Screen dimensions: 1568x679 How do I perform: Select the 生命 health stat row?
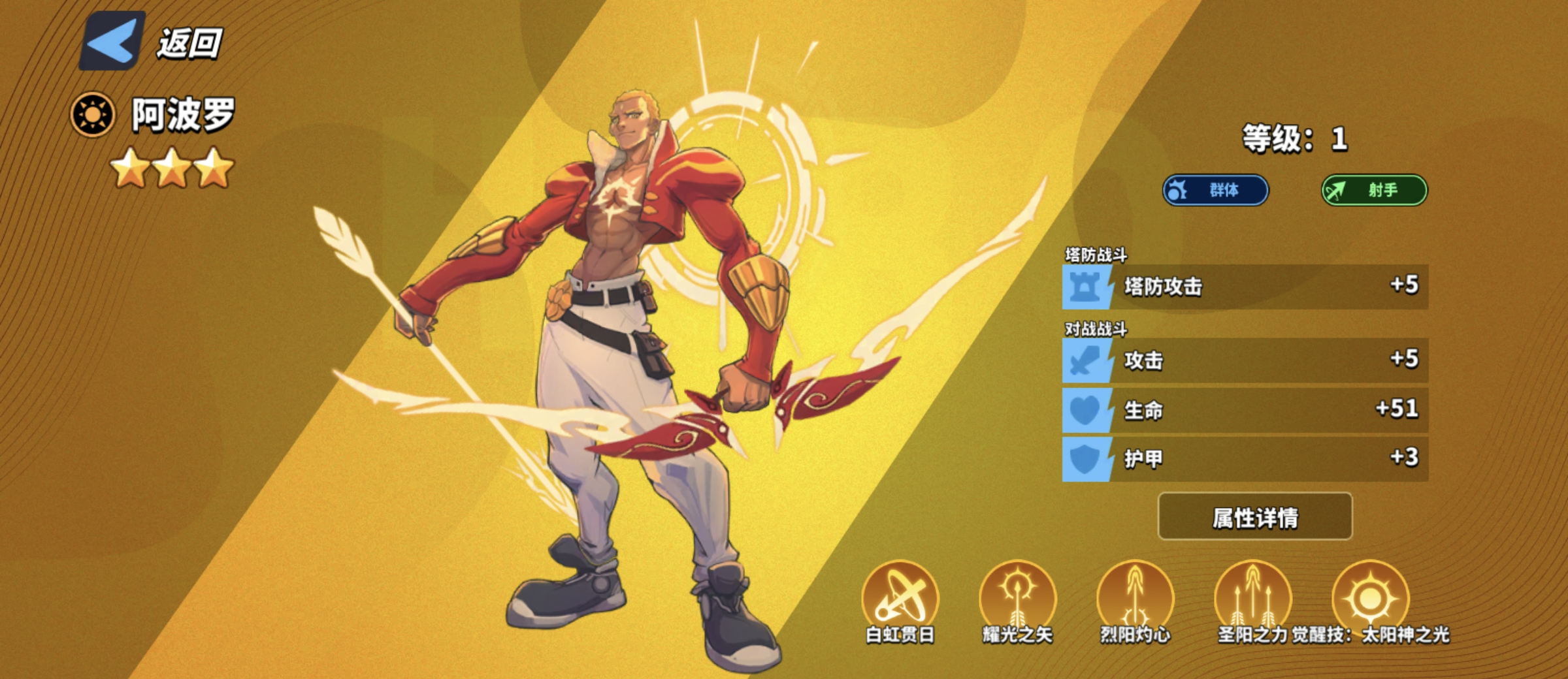1245,410
